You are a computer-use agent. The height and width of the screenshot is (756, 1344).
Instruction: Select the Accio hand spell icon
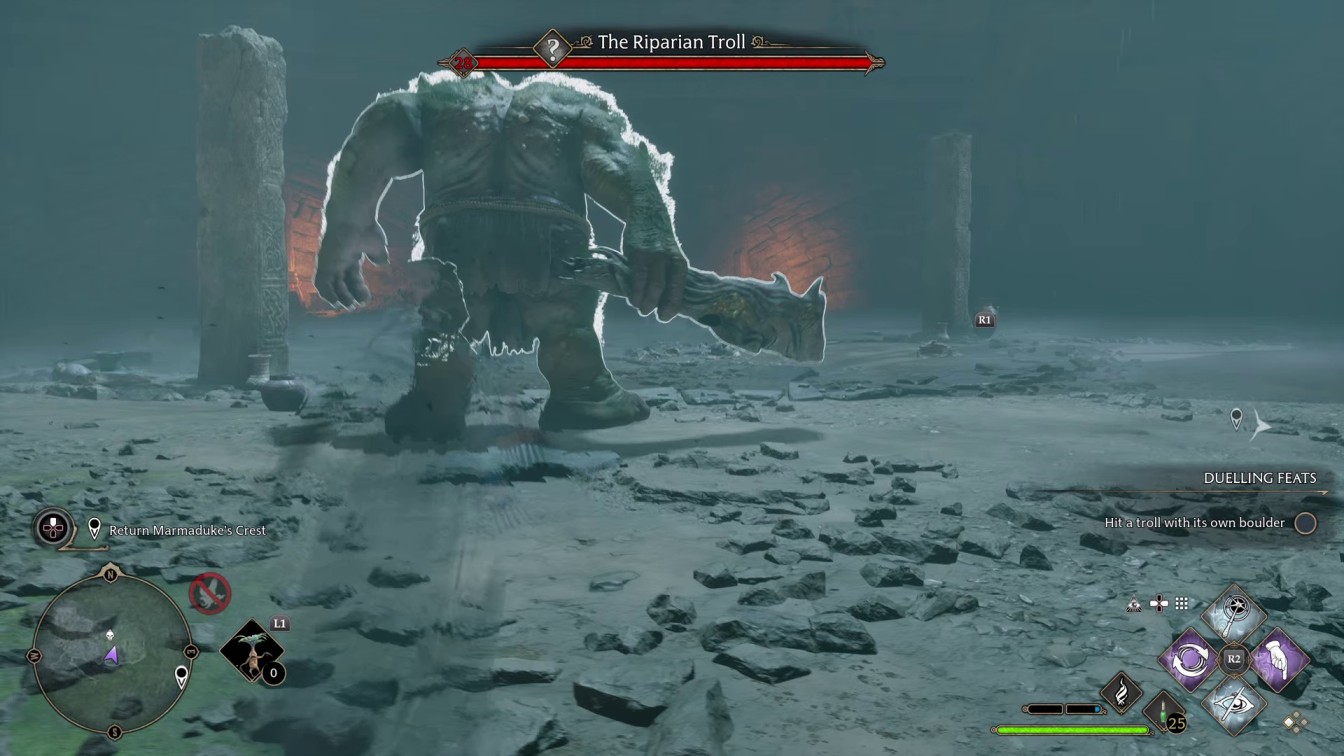pos(1281,659)
